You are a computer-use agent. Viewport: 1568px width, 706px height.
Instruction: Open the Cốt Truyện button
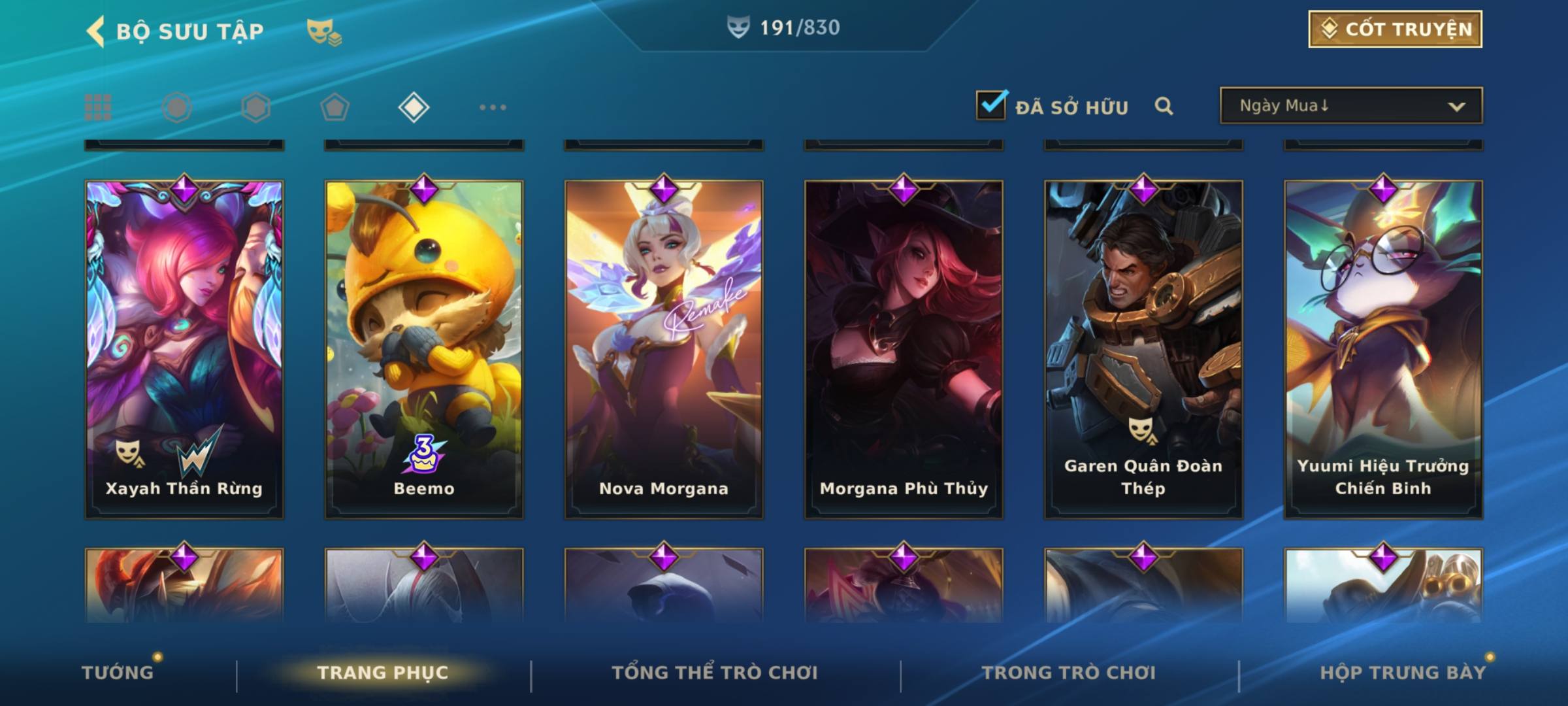(1395, 29)
